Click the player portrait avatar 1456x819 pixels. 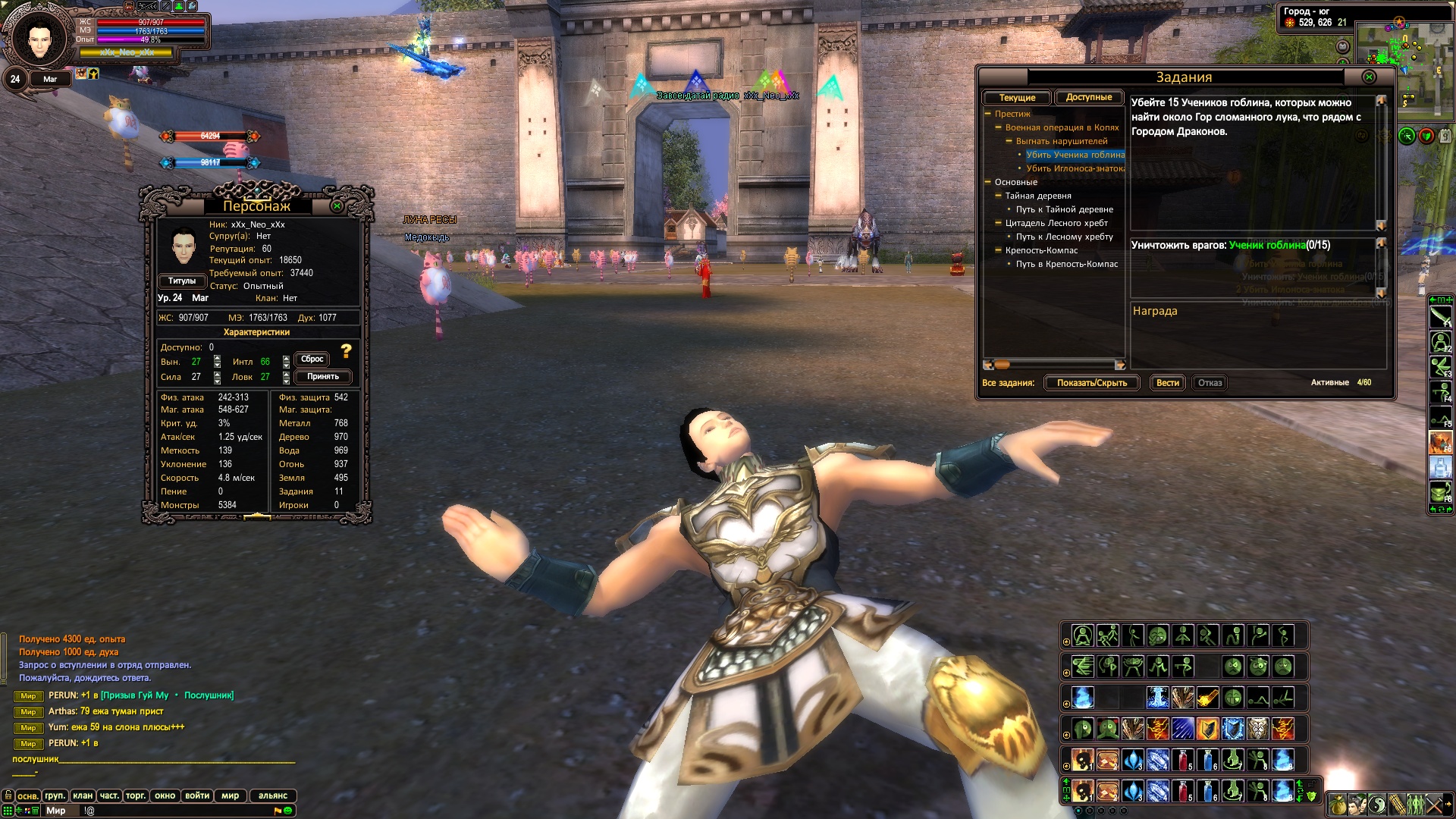39,39
